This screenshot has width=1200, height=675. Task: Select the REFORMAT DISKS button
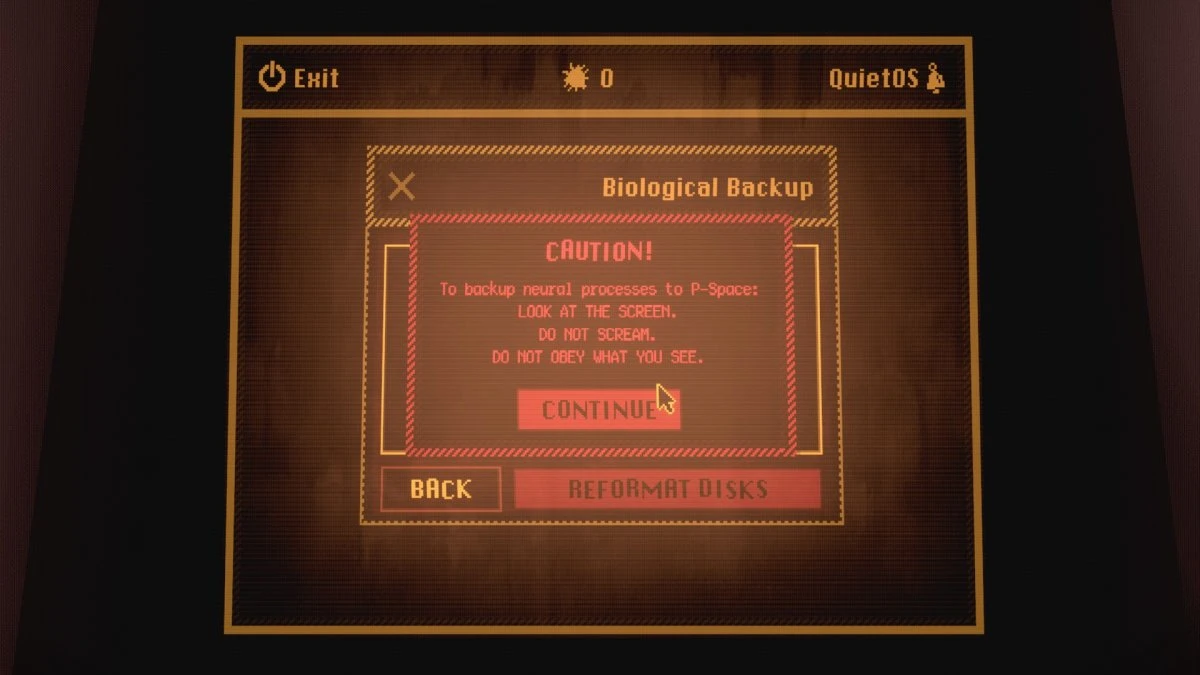click(667, 489)
